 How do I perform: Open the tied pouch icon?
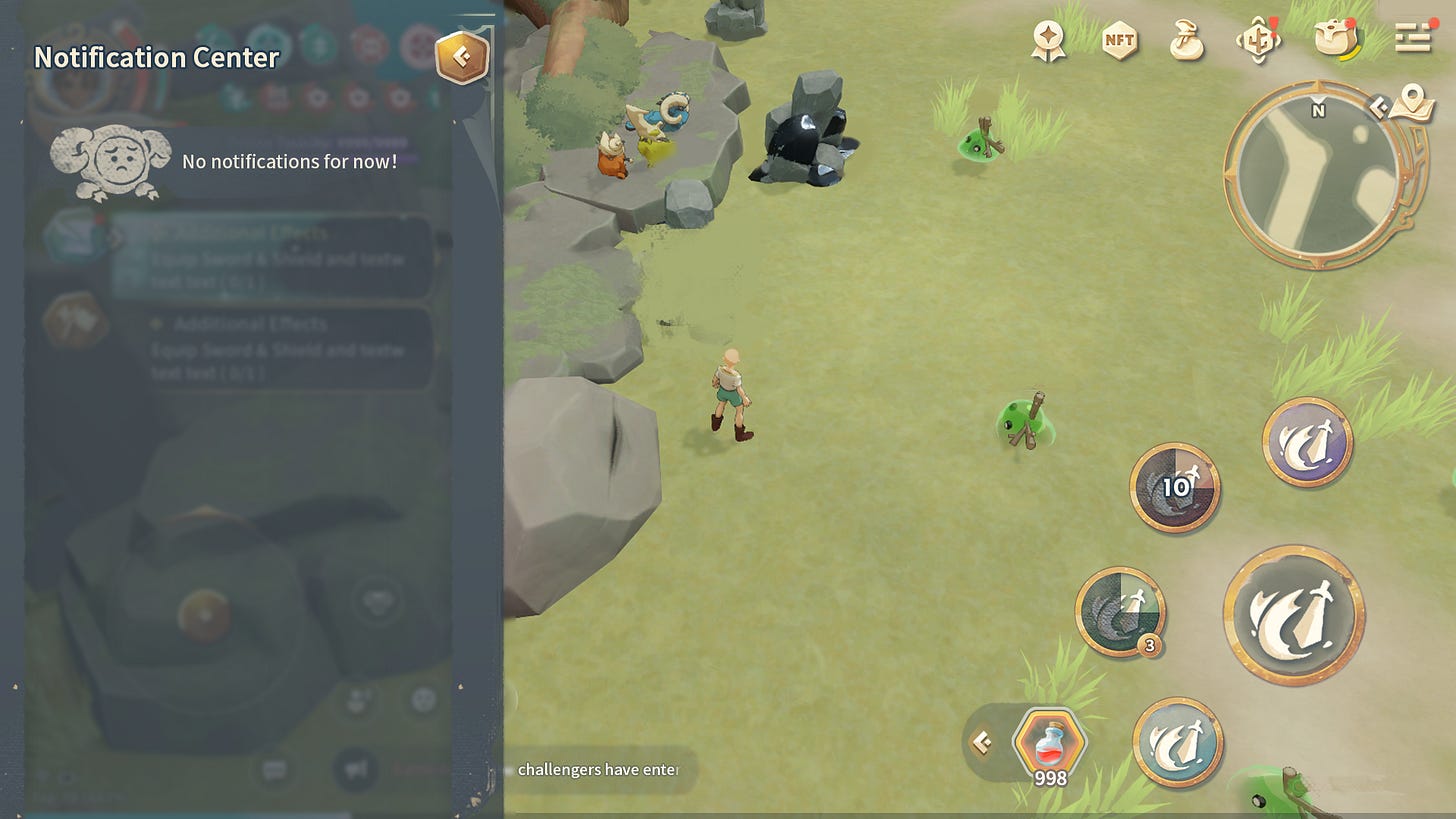[x=1186, y=40]
